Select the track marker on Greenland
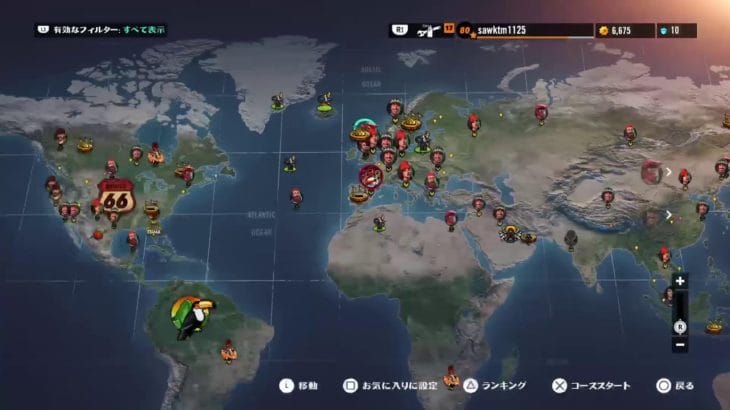 pos(277,100)
